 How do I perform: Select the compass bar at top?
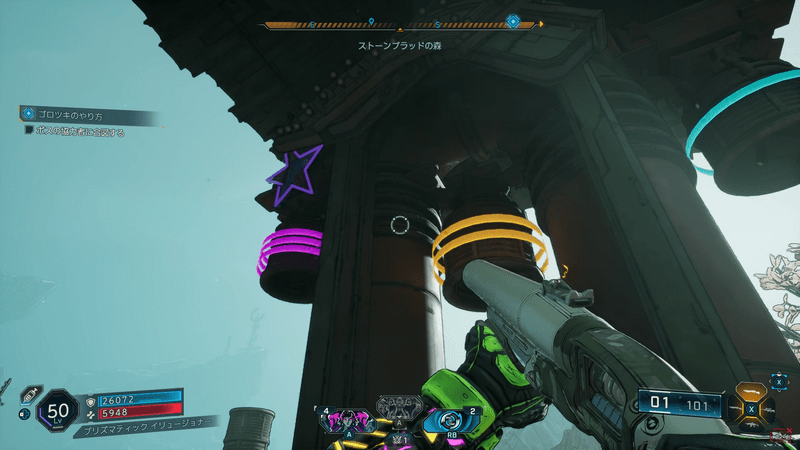400,24
